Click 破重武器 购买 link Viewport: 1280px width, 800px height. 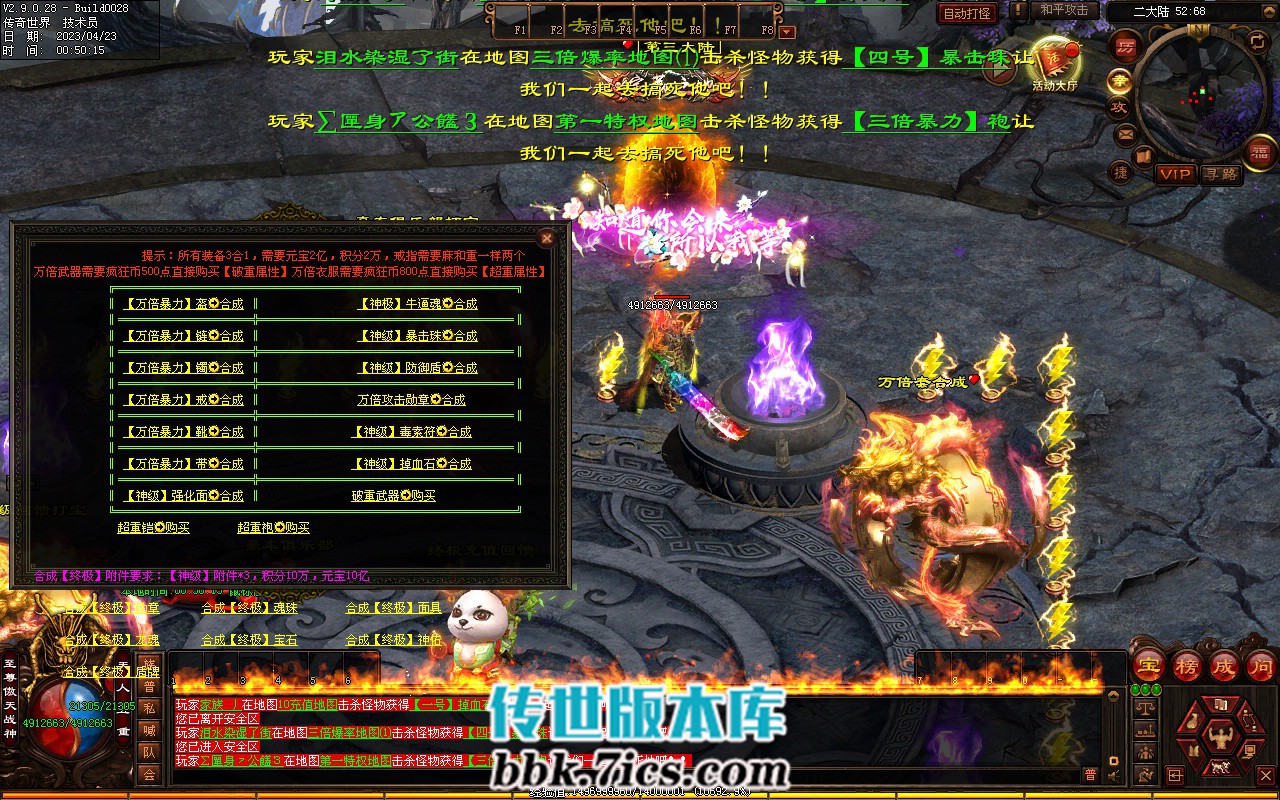(393, 496)
